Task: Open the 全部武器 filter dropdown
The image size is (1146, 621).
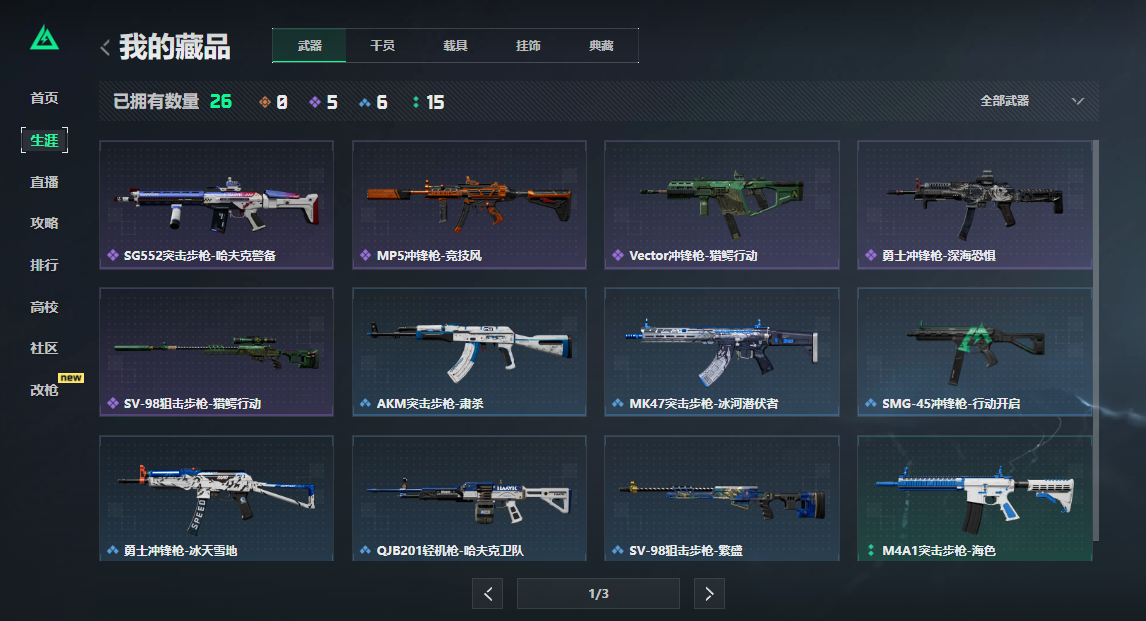Action: [x=1032, y=101]
